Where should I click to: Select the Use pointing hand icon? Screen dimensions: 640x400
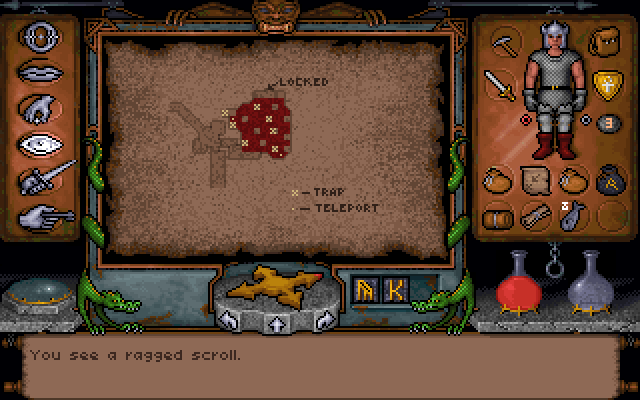click(40, 214)
